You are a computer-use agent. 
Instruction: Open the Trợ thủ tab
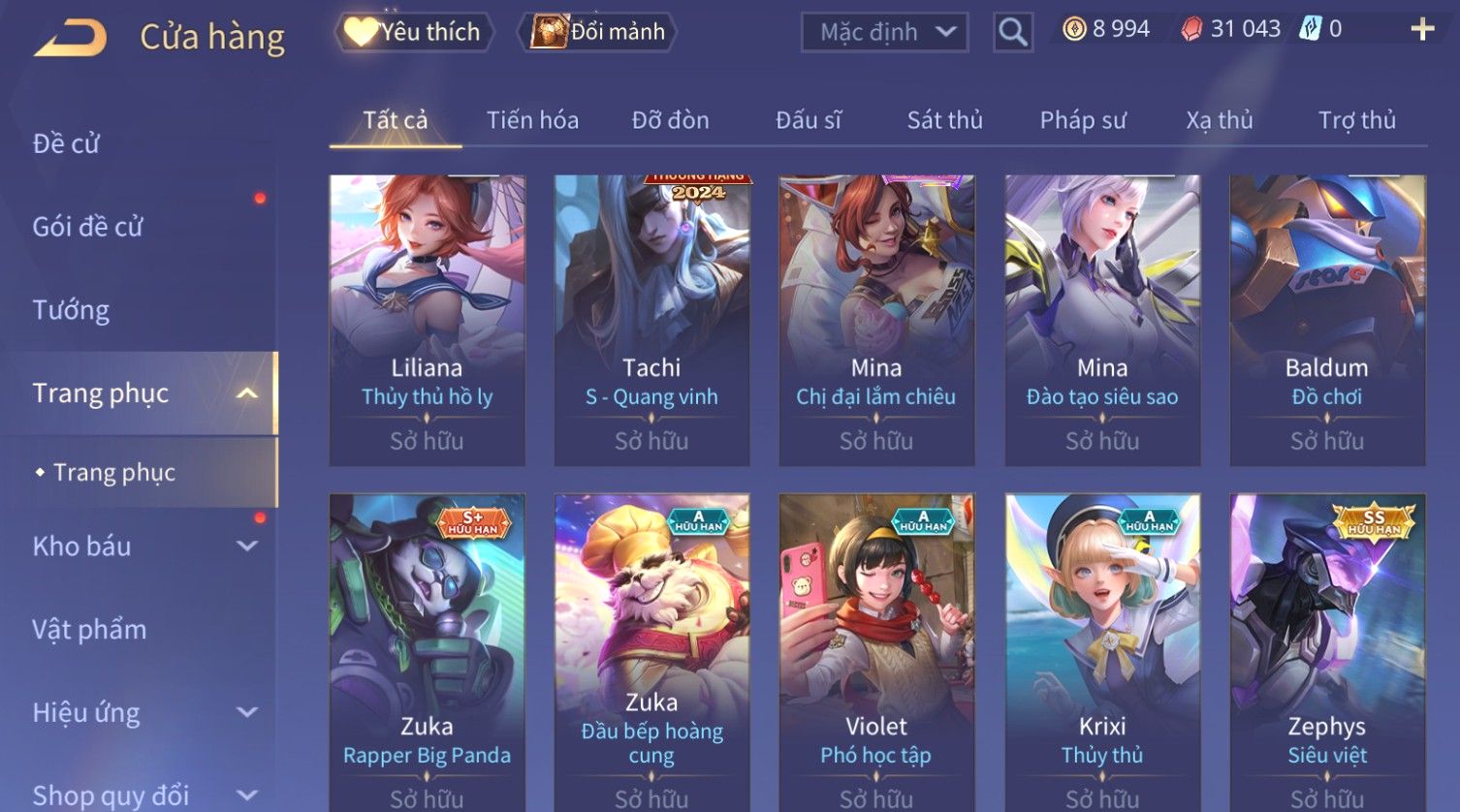1356,120
